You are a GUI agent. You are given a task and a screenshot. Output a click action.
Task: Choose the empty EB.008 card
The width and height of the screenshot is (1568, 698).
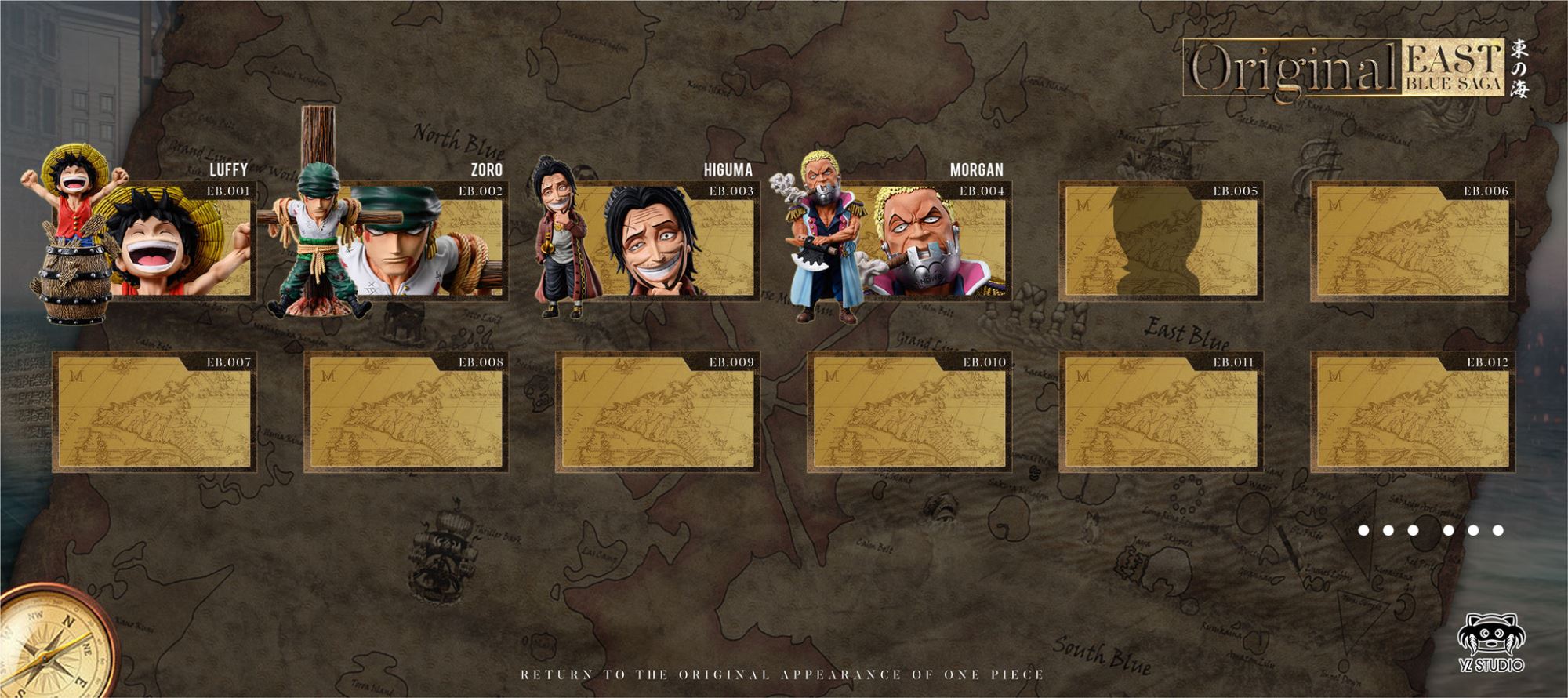406,413
